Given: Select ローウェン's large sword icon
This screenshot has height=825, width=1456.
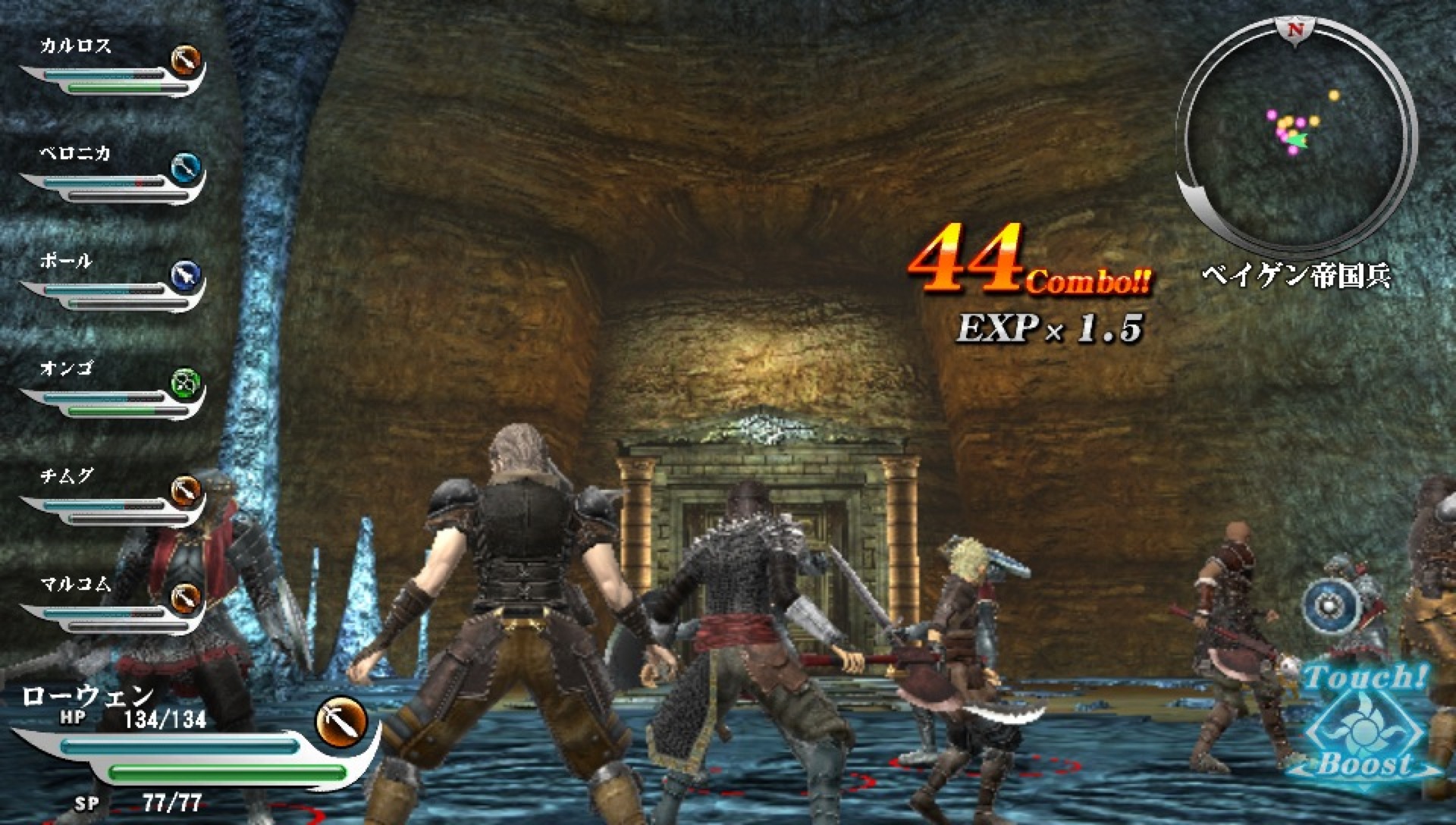Looking at the screenshot, I should [340, 720].
